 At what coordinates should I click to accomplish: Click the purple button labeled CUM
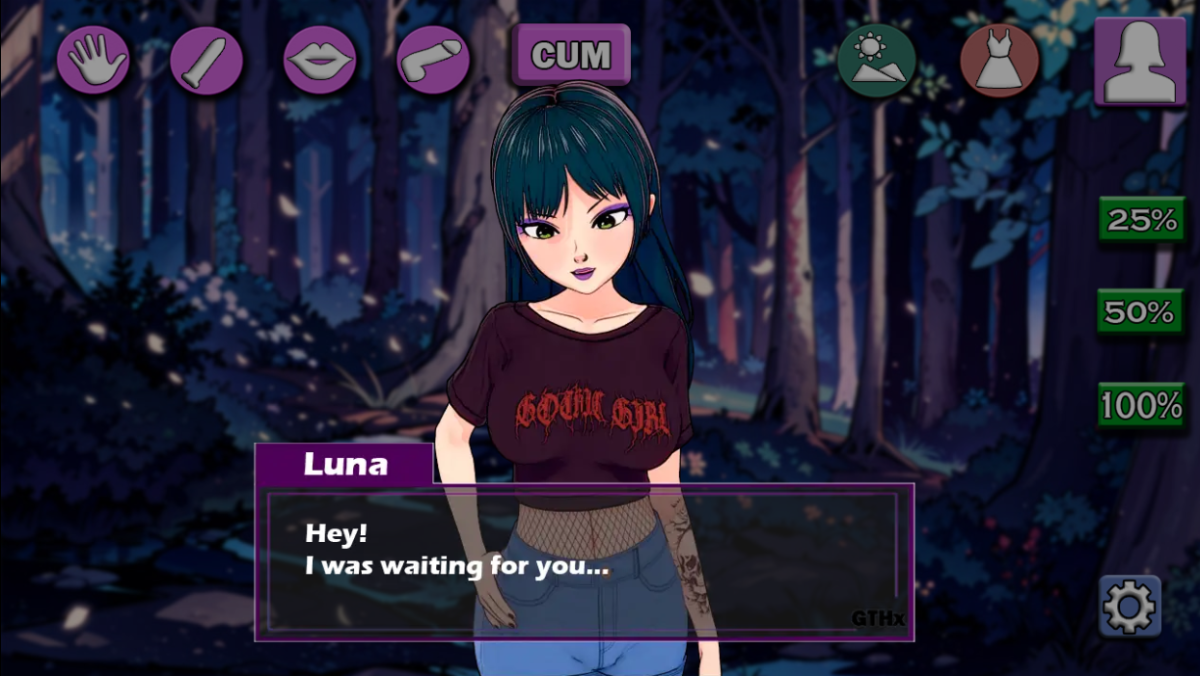(571, 55)
